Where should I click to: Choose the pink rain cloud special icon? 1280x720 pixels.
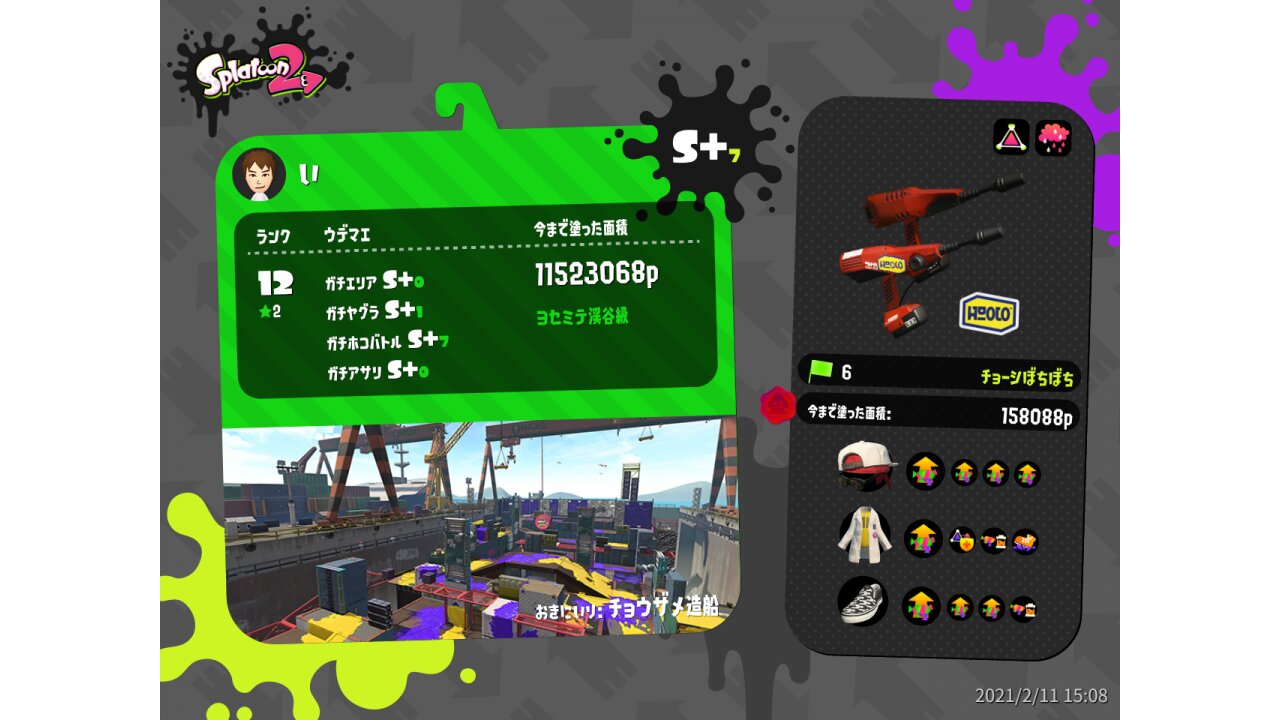1053,138
